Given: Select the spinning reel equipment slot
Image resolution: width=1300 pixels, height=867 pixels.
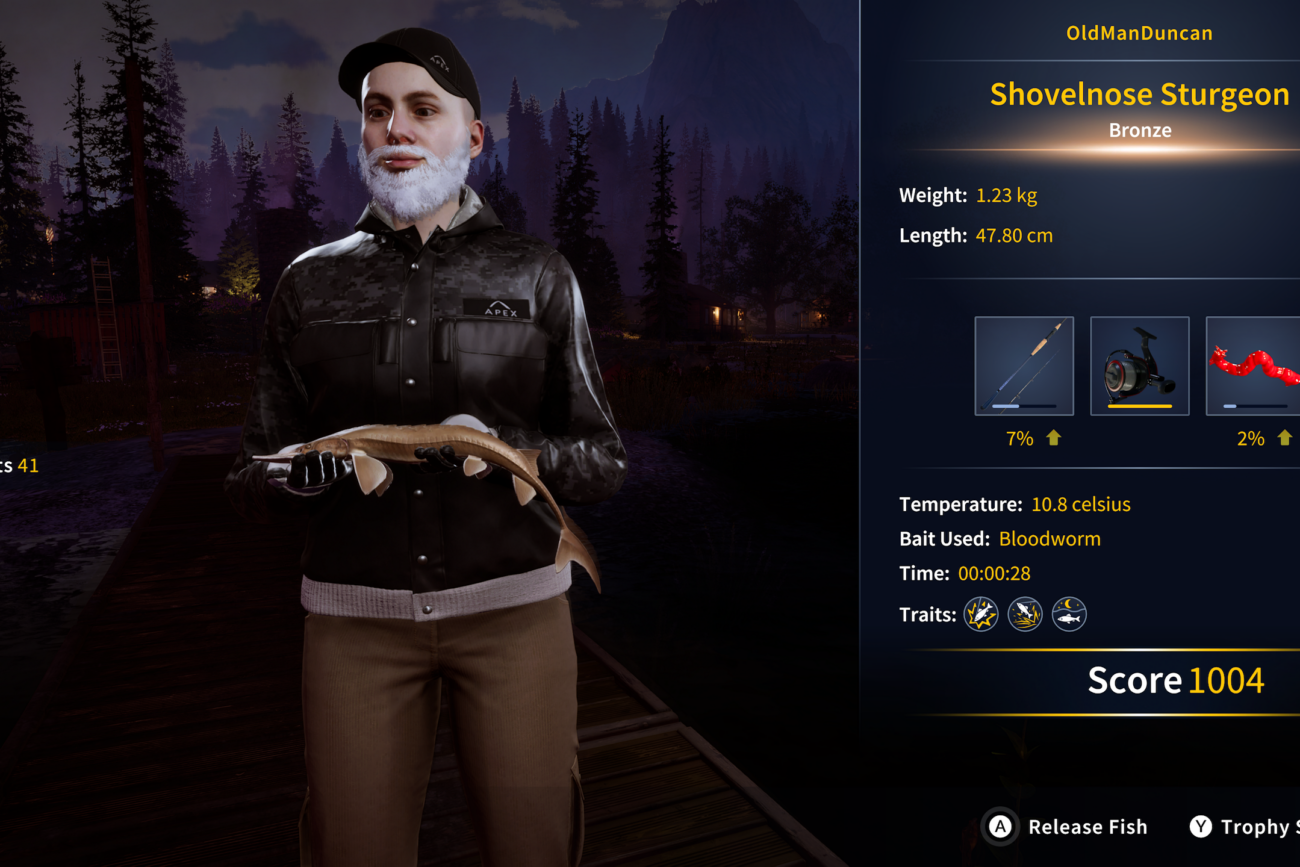Looking at the screenshot, I should (1139, 366).
